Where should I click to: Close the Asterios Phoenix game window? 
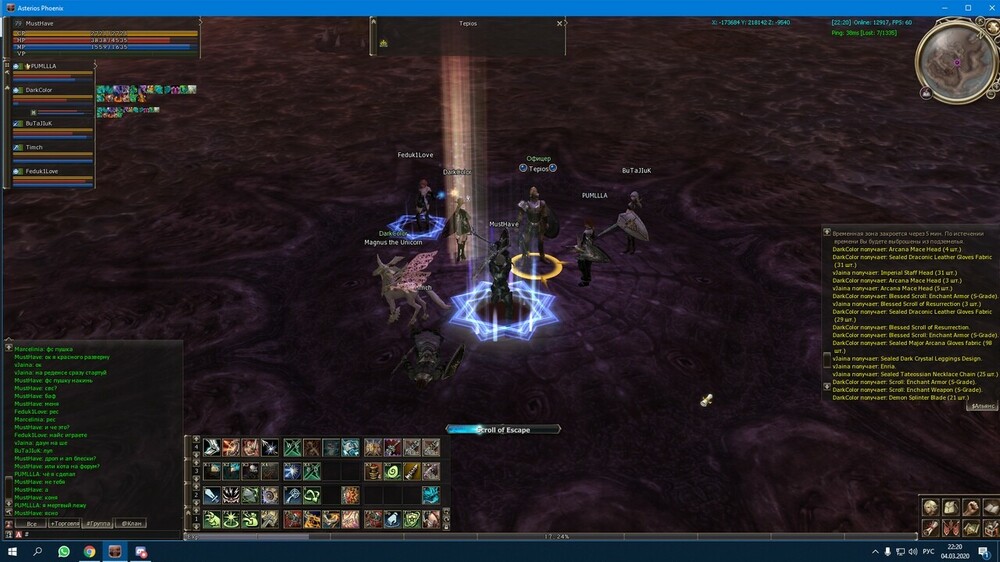click(987, 7)
